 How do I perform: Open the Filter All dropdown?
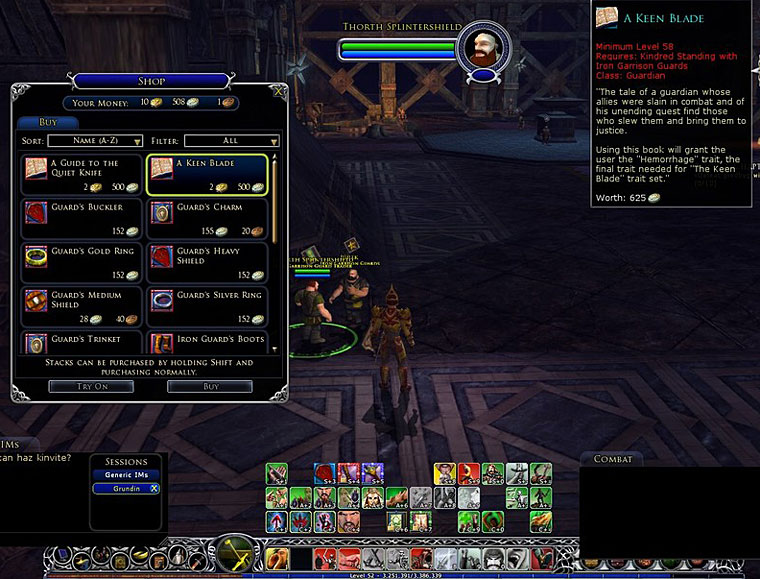pyautogui.click(x=231, y=141)
